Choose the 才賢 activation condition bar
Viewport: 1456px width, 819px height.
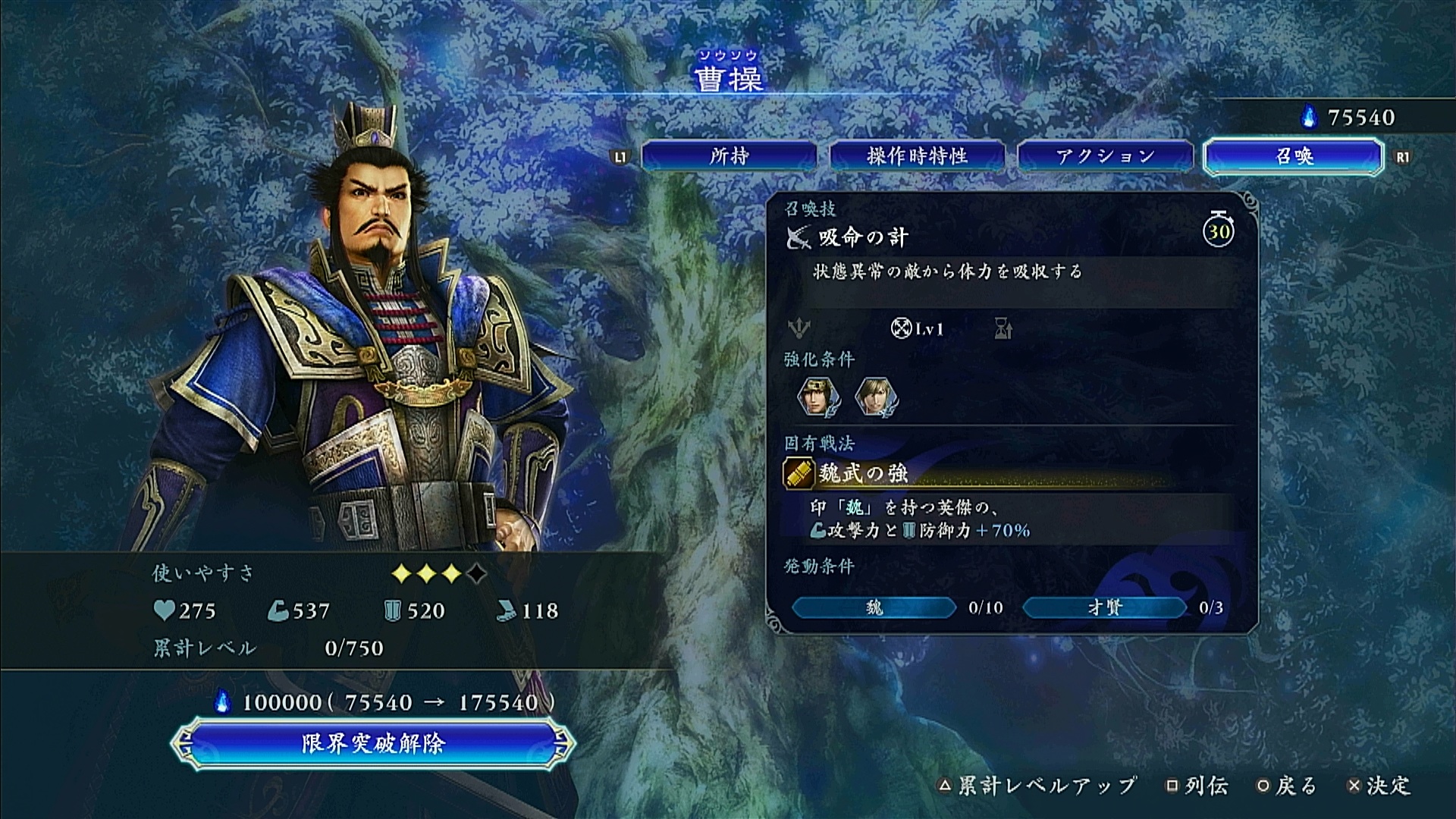coord(1104,607)
